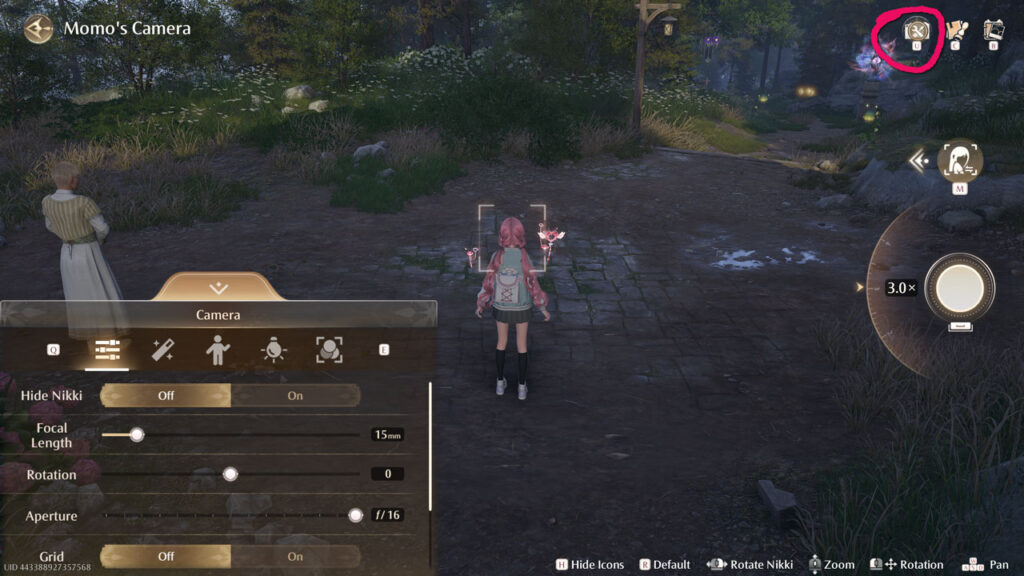Screen dimensions: 1024x576
Task: Switch to the filter circles tab
Action: pyautogui.click(x=328, y=350)
